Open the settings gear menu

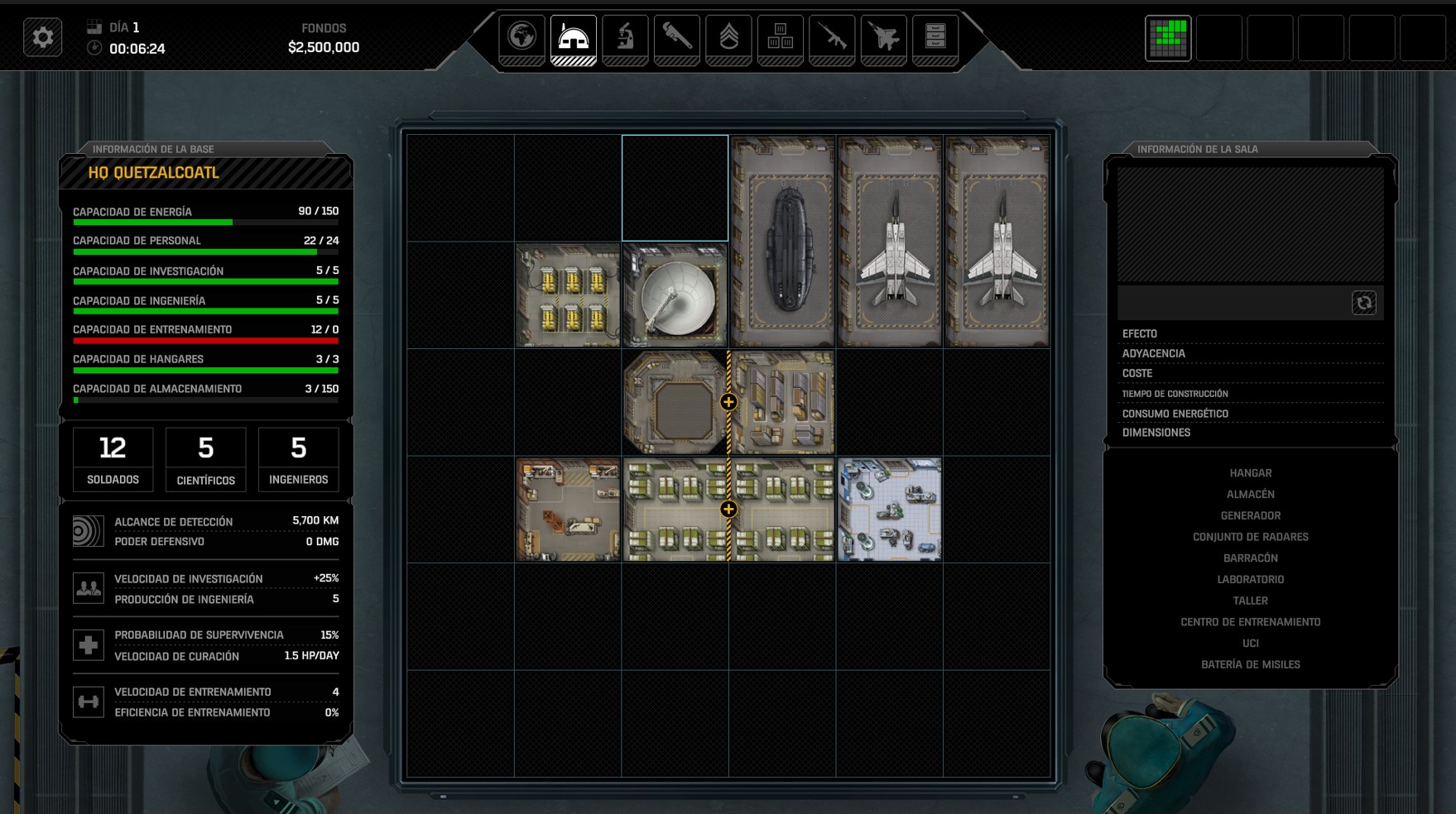(43, 38)
